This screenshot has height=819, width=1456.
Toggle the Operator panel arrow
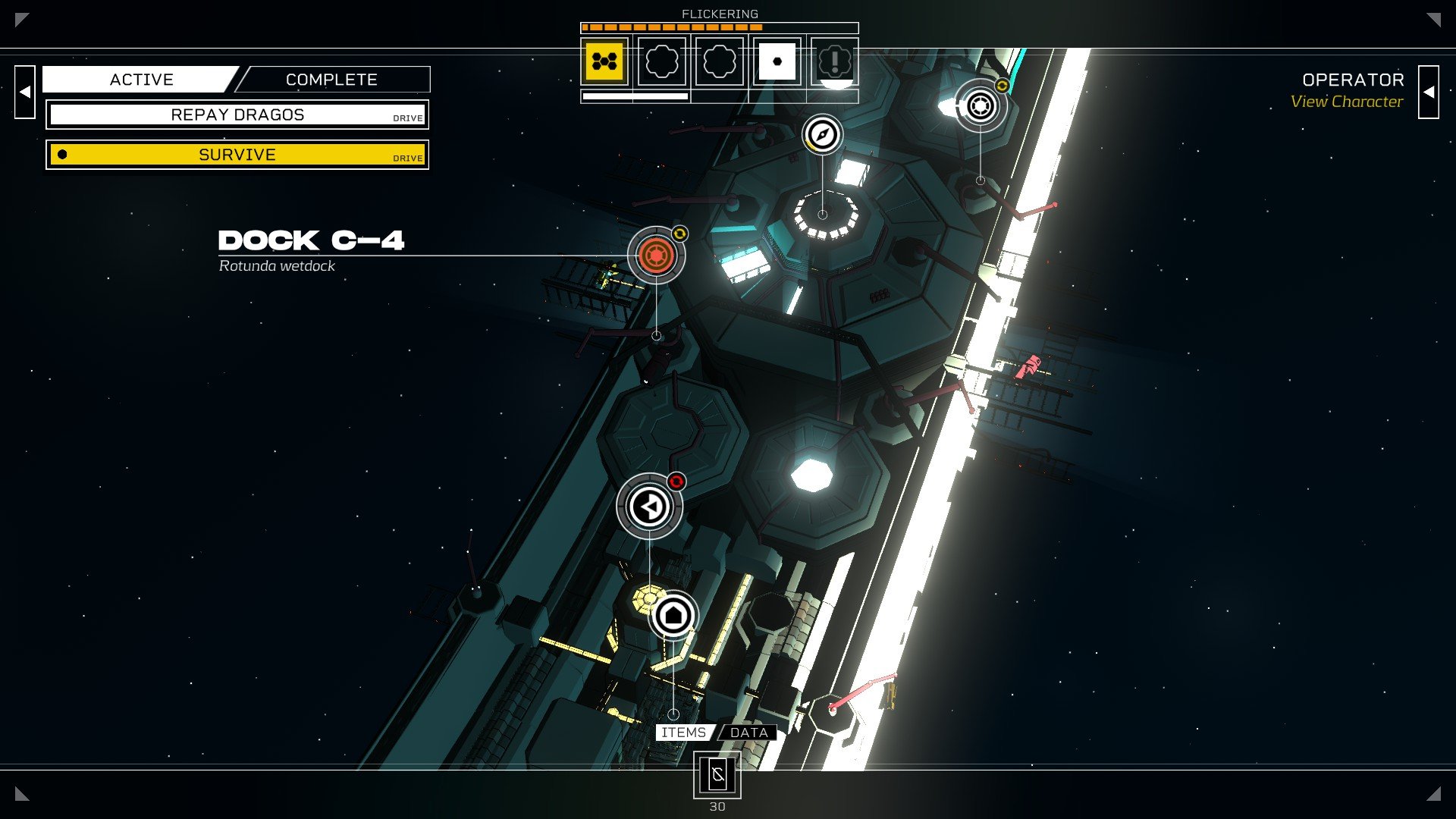click(1428, 92)
